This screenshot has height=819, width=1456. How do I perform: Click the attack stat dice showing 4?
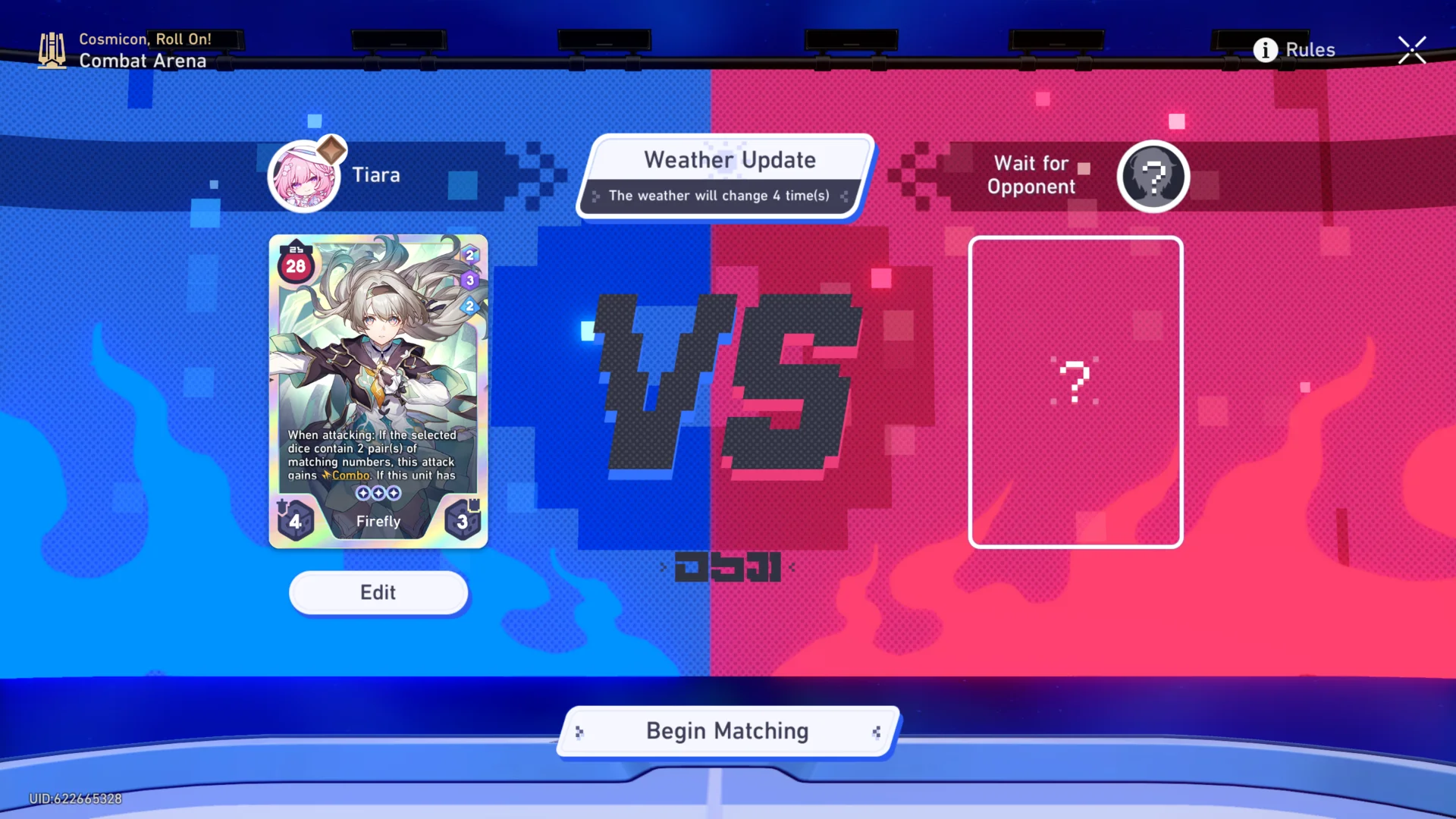pyautogui.click(x=296, y=521)
